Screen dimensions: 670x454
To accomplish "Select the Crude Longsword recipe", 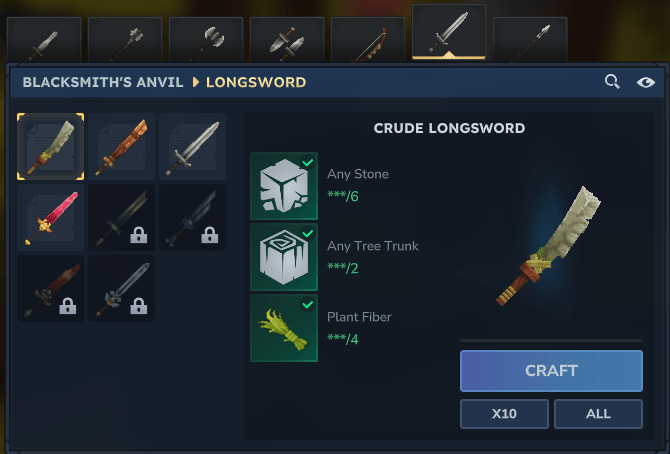I will (51, 146).
